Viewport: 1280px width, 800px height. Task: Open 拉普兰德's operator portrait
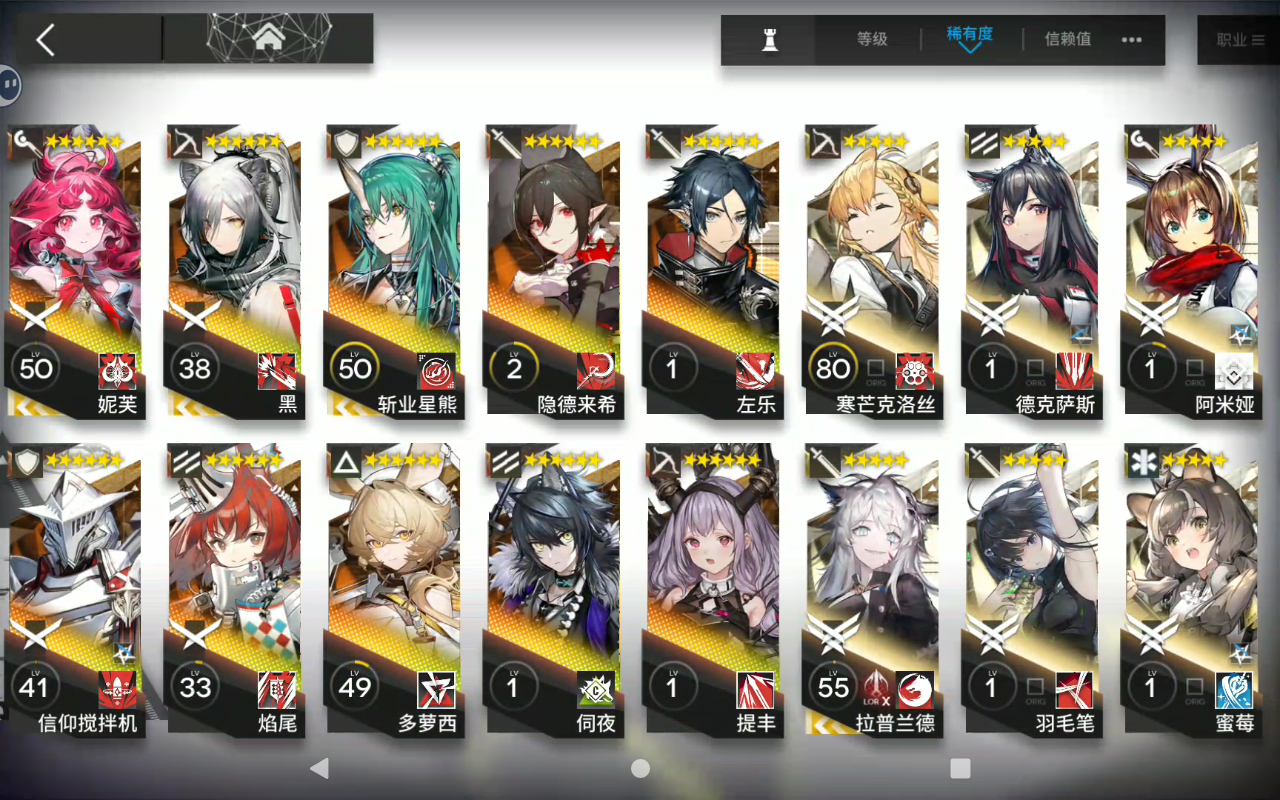click(873, 570)
